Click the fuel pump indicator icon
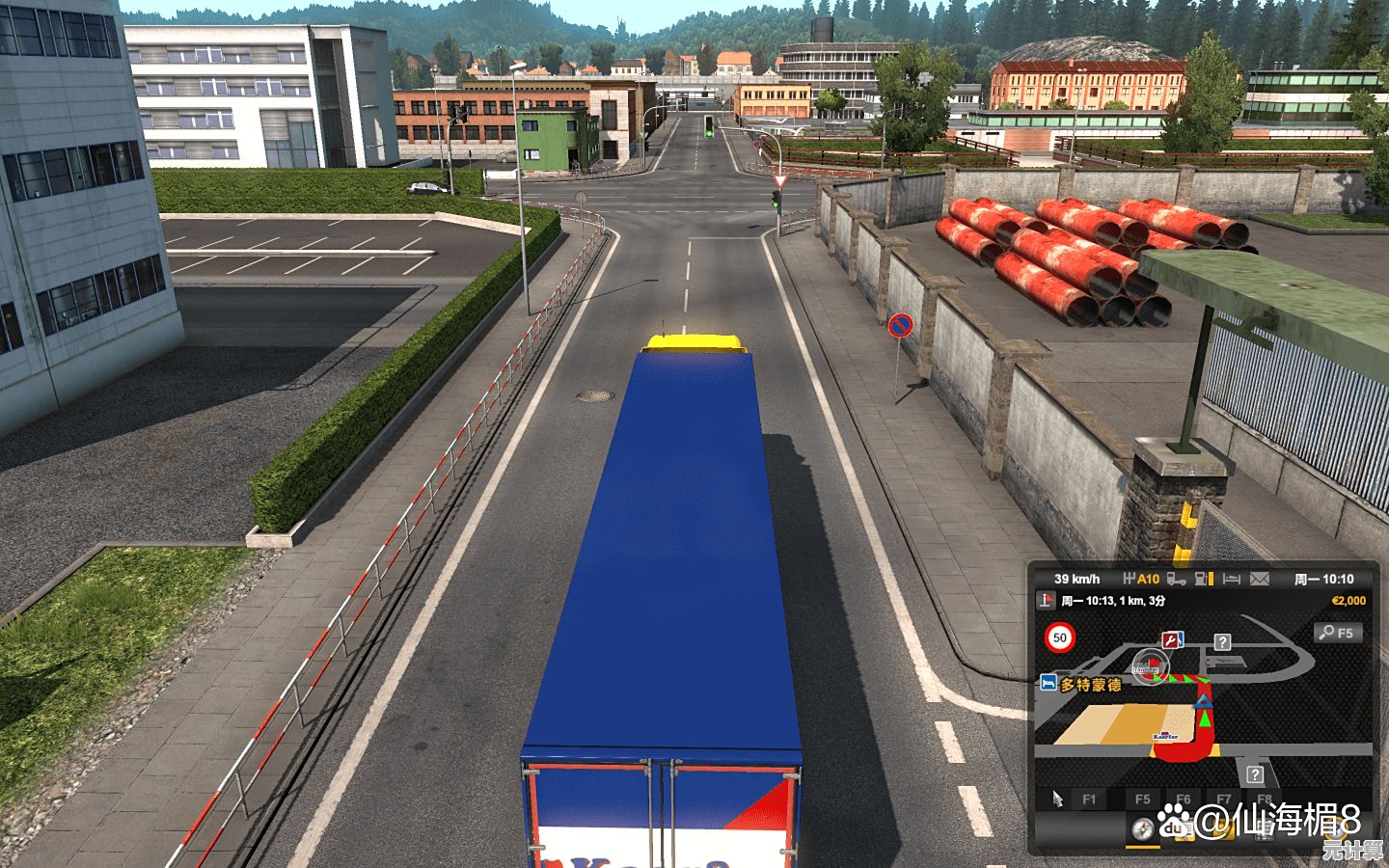Viewport: 1389px width, 868px height. click(x=1203, y=579)
